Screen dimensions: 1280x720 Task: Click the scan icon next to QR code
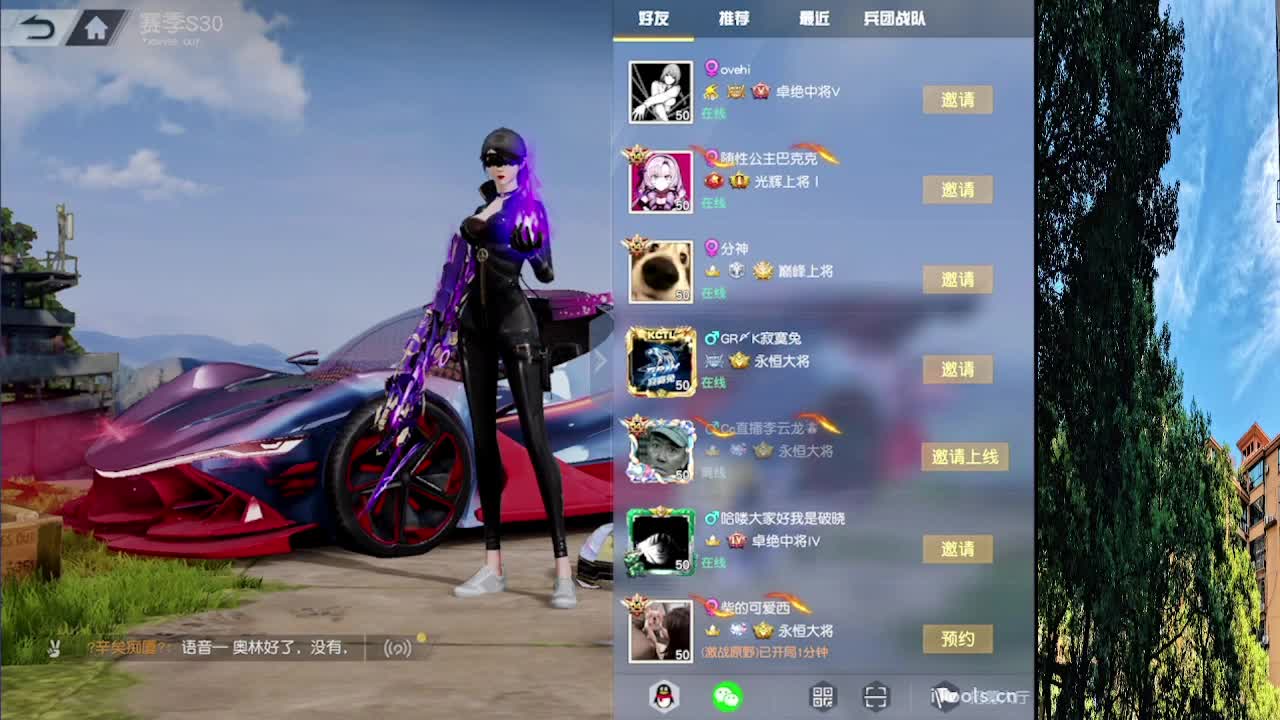tap(875, 696)
